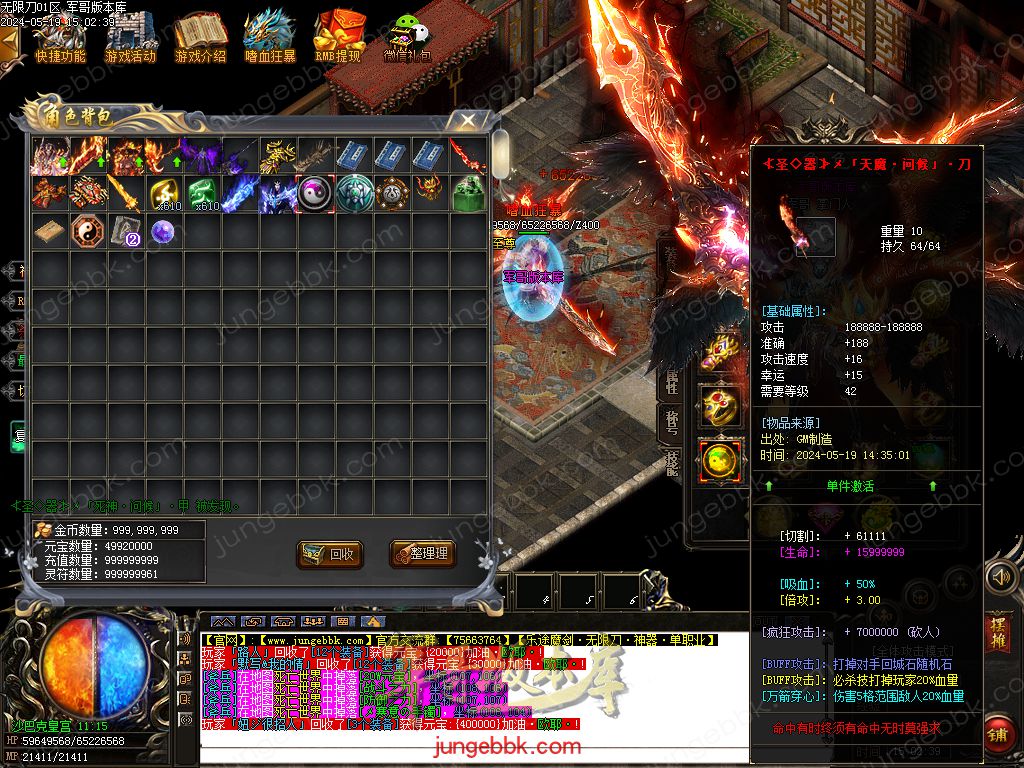Screen dimensions: 1024x768
Task: Open the 游戏介绍 game guide book
Action: [200, 38]
